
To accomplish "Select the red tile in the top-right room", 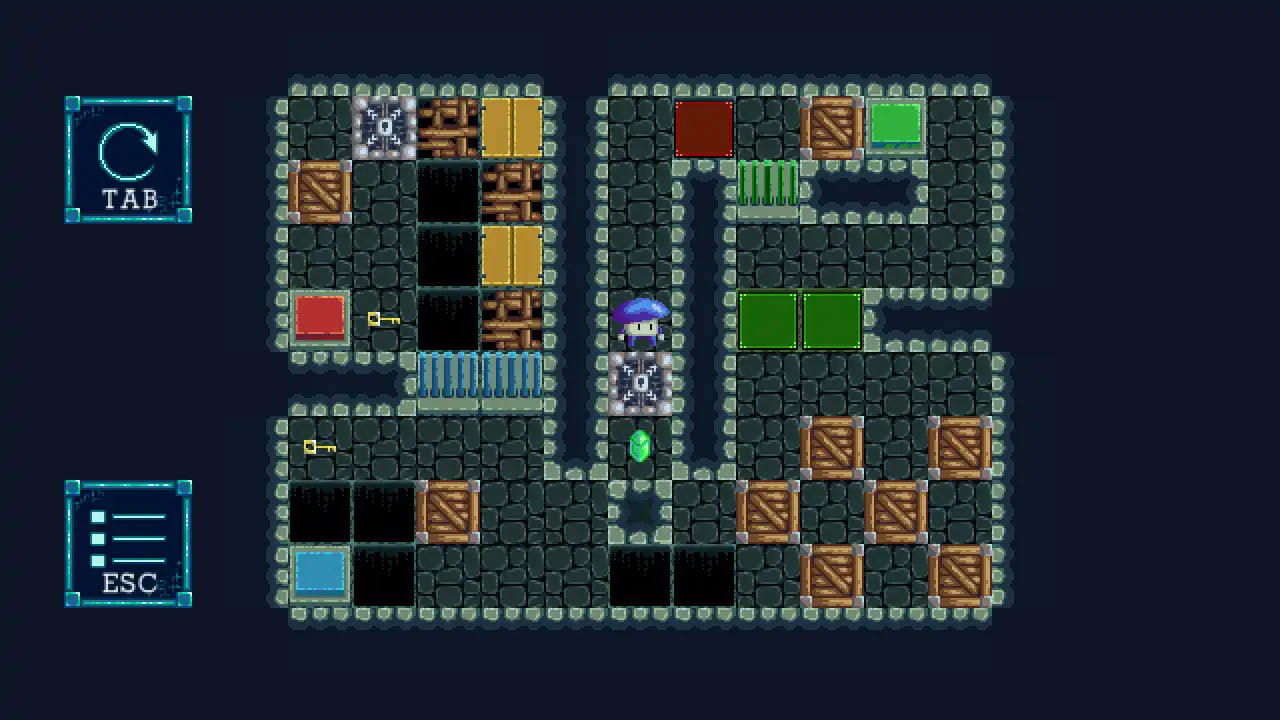I will (x=705, y=128).
